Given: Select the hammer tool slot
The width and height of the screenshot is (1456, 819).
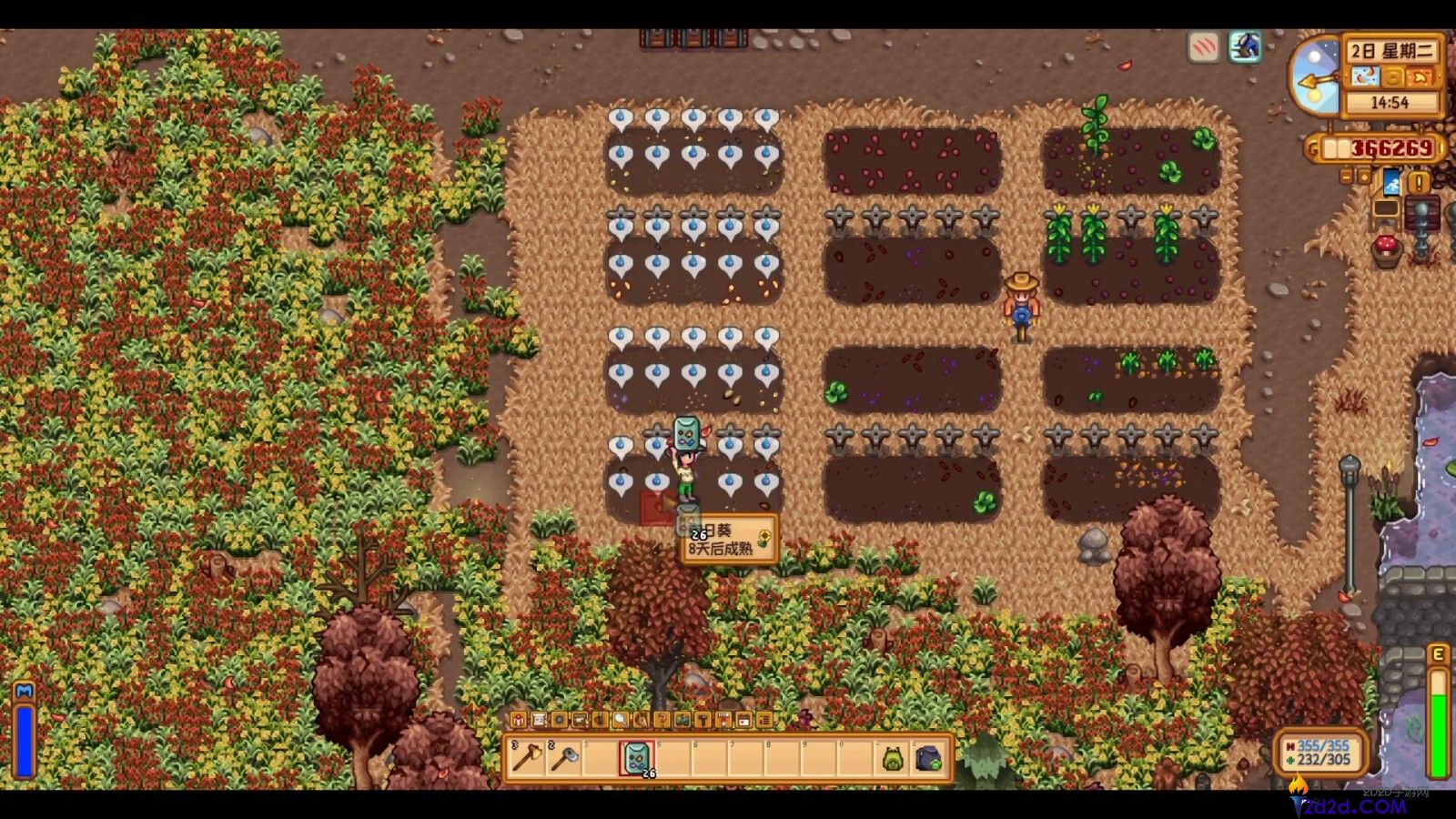Looking at the screenshot, I should 563,758.
